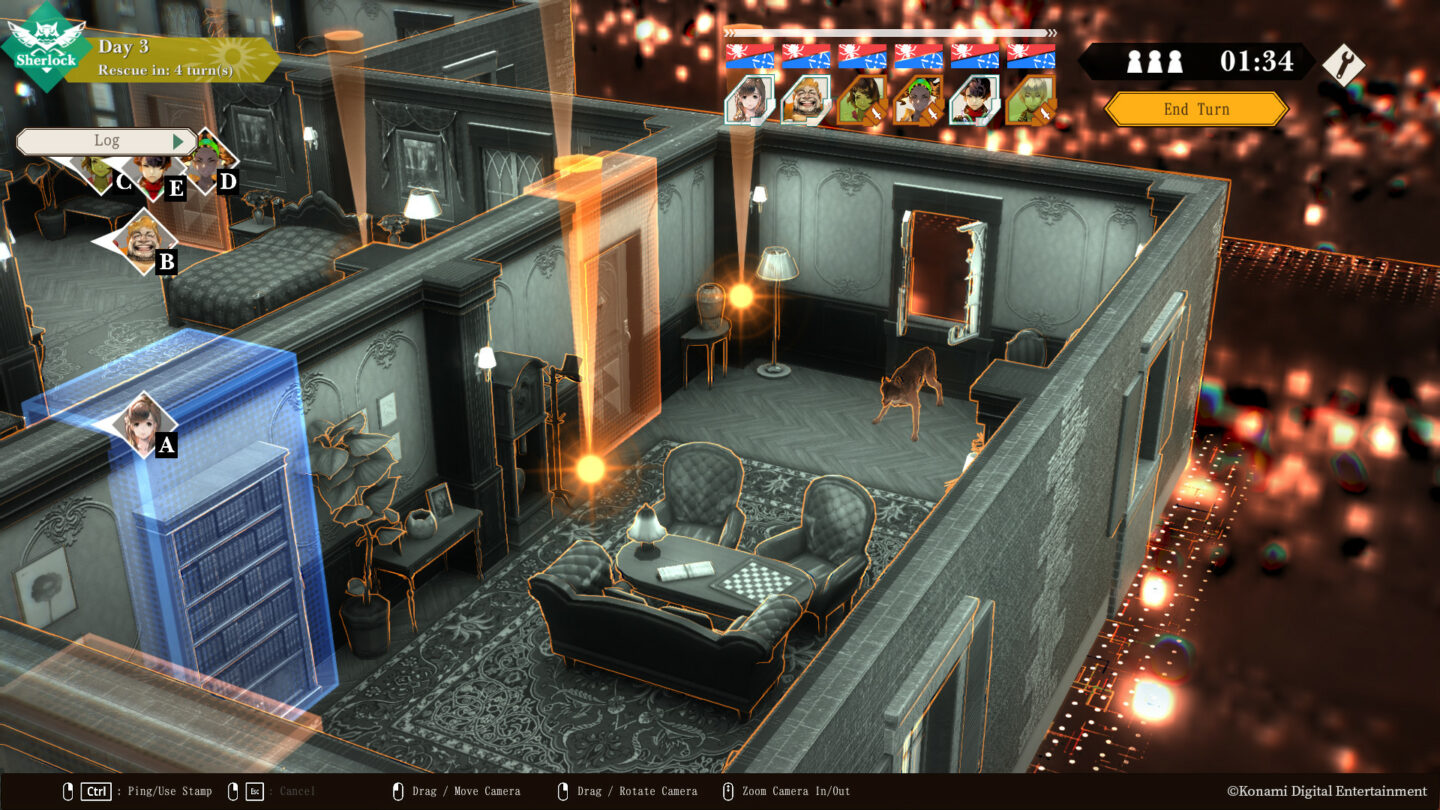This screenshot has width=1440, height=810.
Task: Expand the Sherlock banner via its small arrow
Action: point(46,70)
